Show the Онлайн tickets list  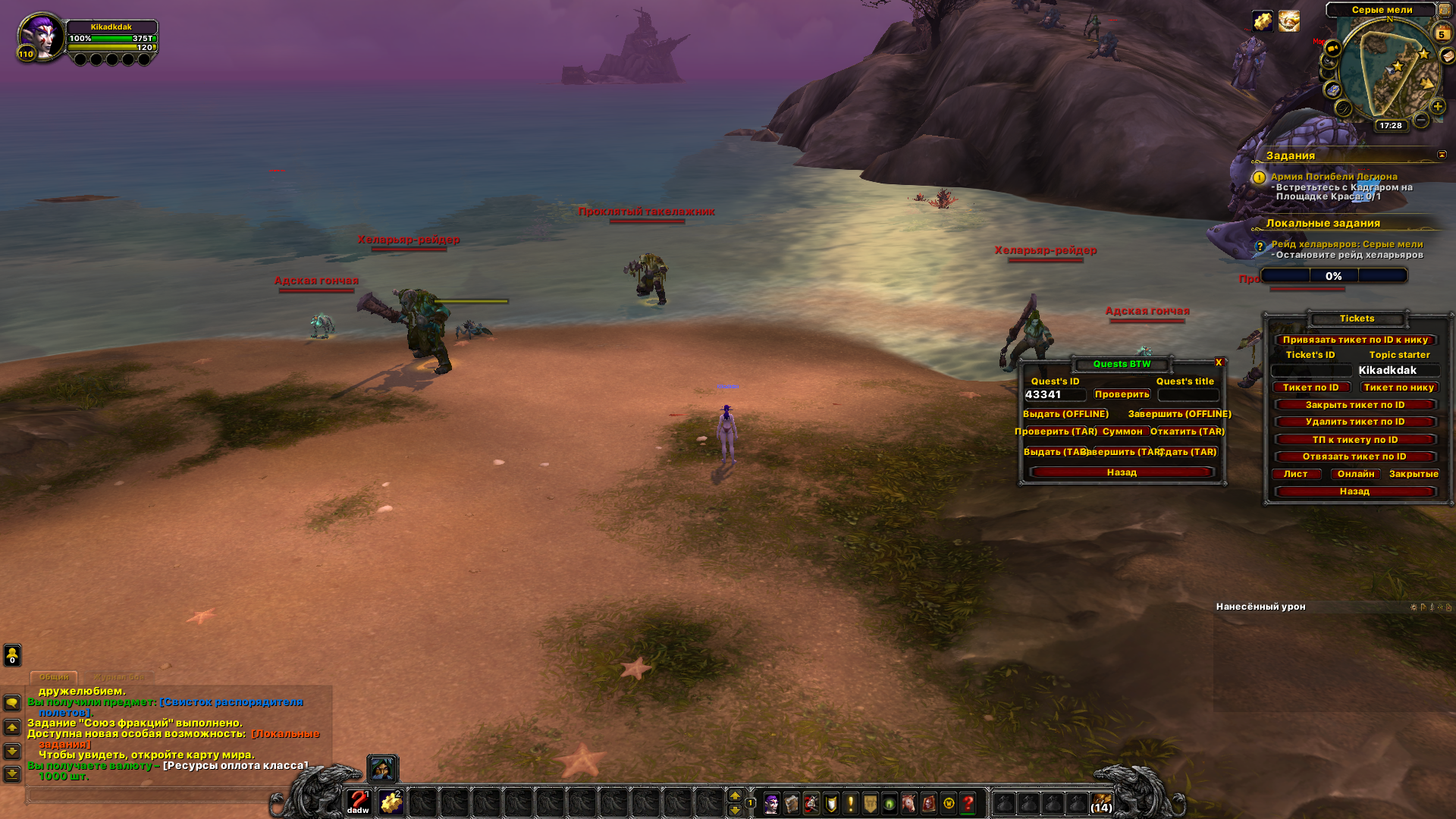(1356, 474)
